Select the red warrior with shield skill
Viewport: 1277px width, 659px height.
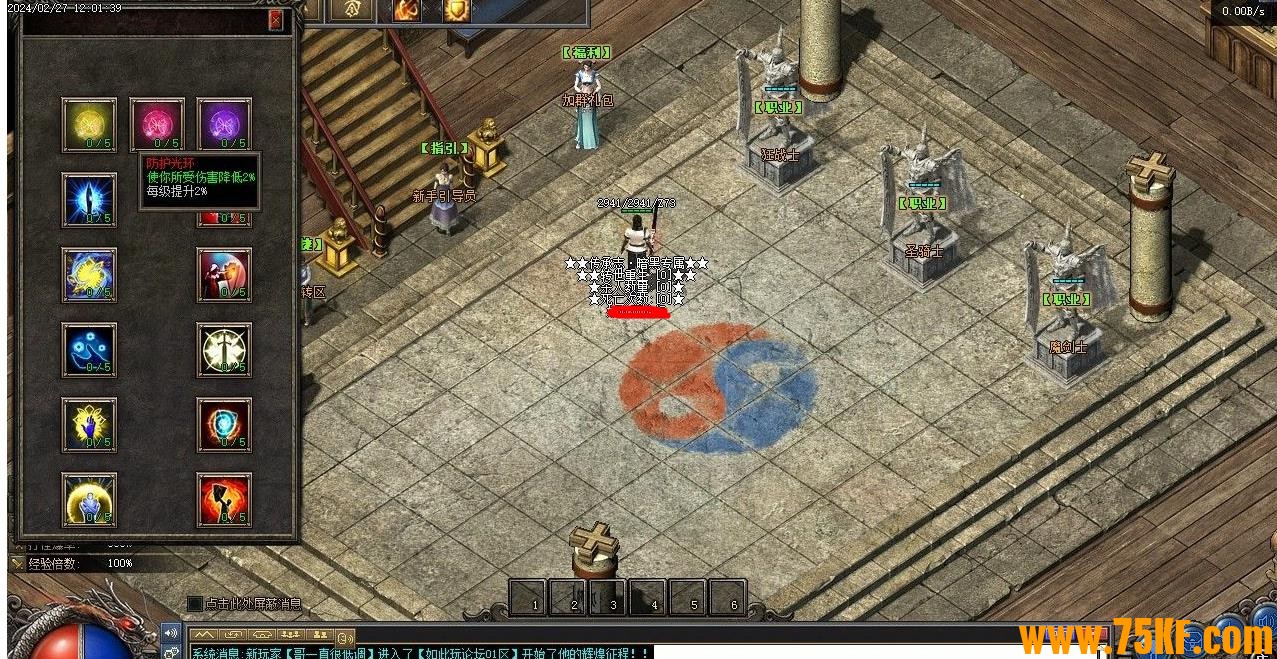(x=224, y=274)
